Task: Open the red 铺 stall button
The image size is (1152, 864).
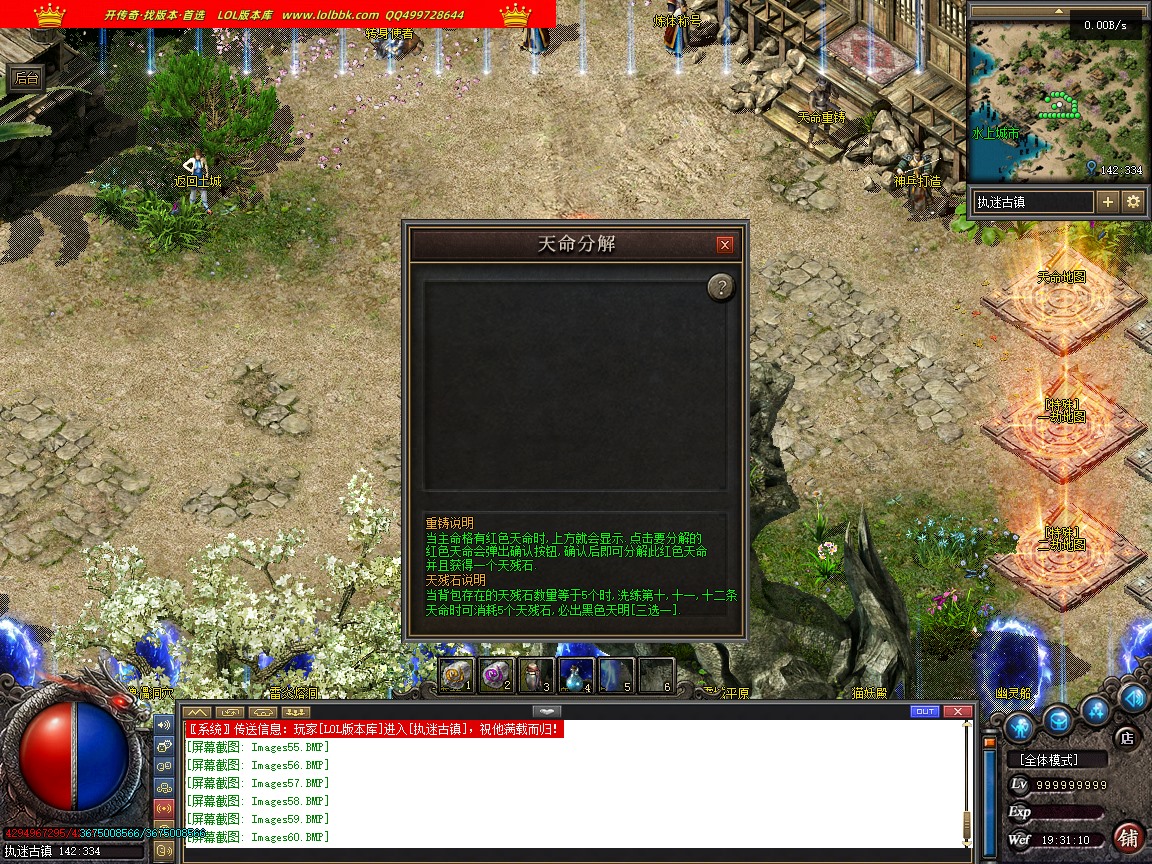Action: pos(1129,837)
